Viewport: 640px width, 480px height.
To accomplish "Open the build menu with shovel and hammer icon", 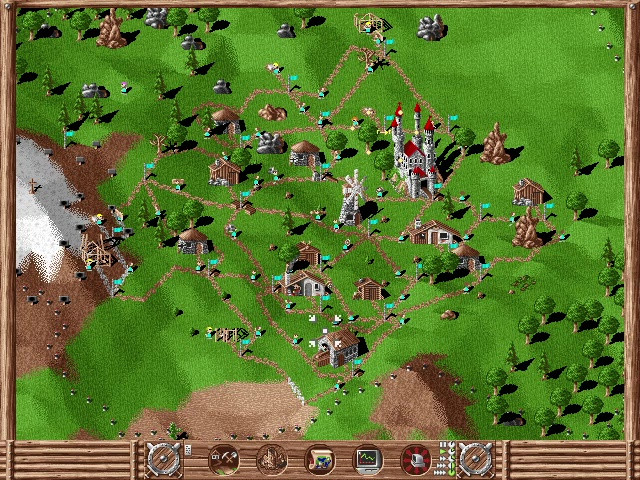I will click(x=222, y=459).
